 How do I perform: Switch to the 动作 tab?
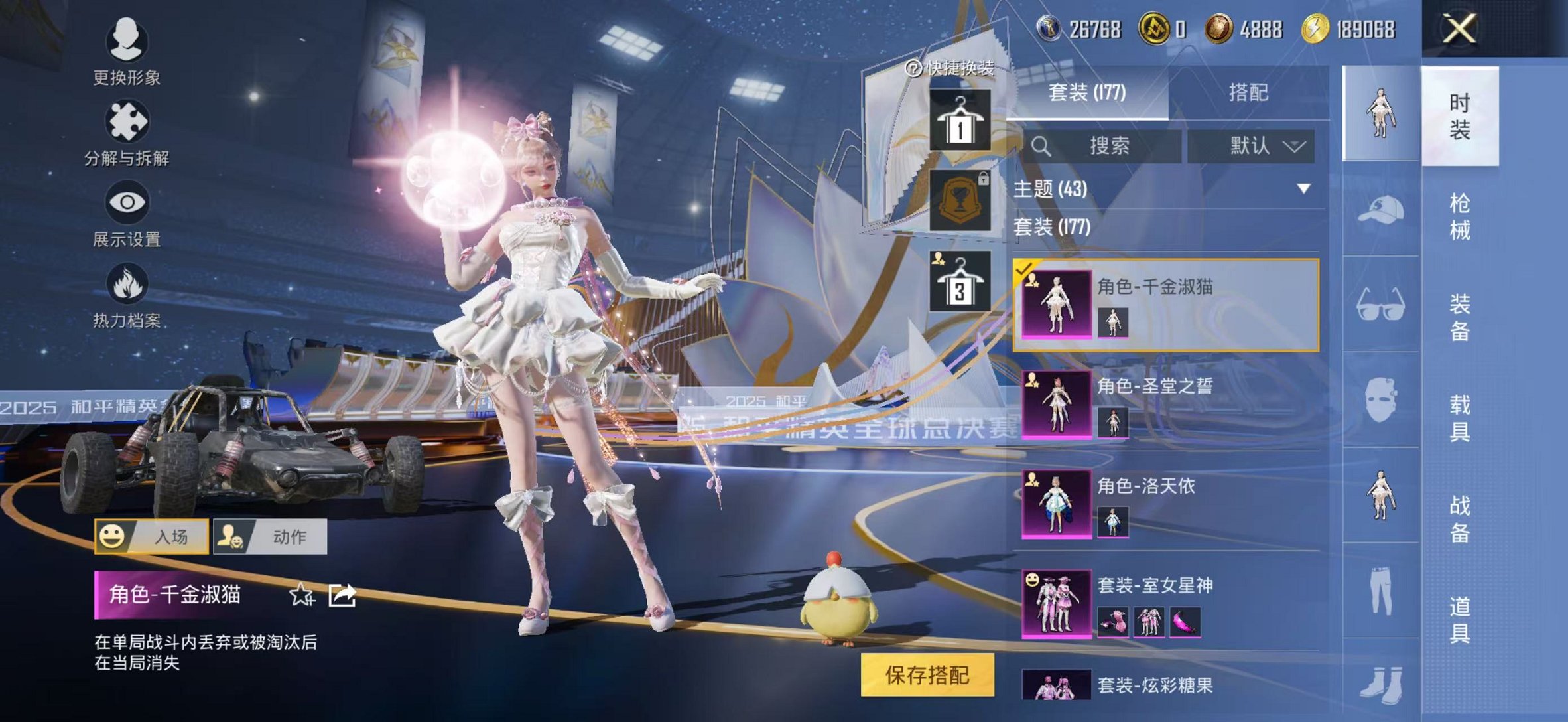[271, 536]
